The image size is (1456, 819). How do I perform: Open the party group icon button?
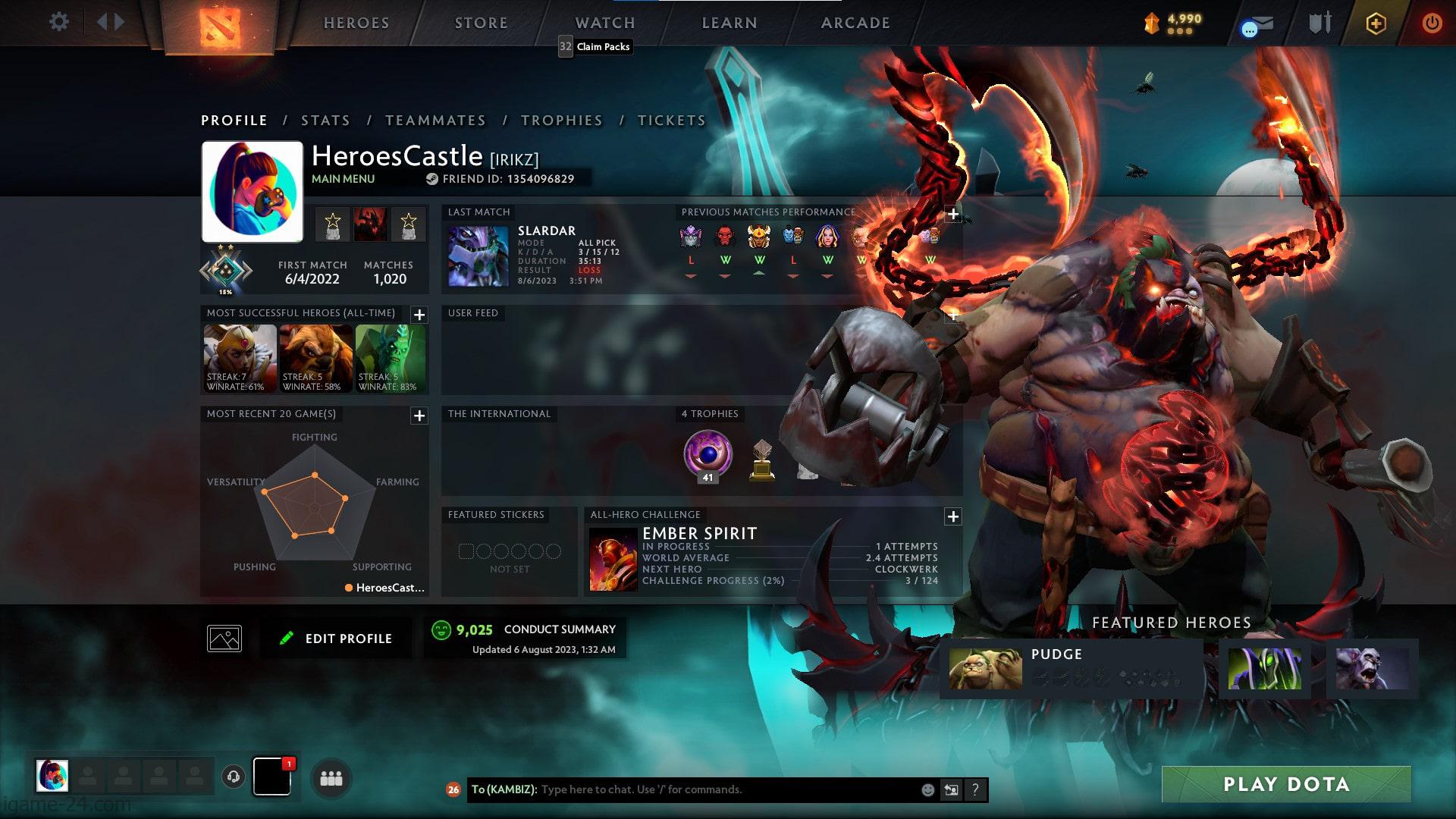(x=331, y=779)
